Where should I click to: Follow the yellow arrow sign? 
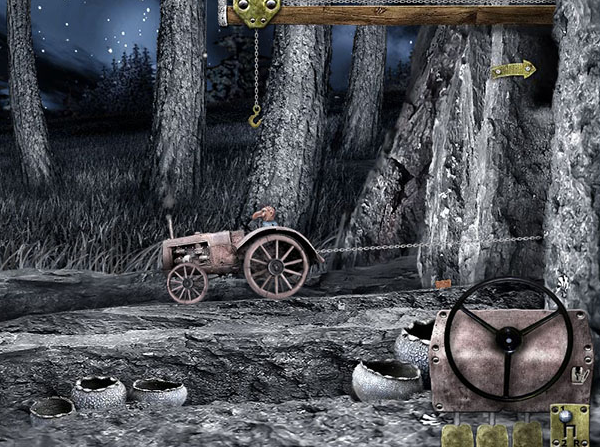click(513, 70)
